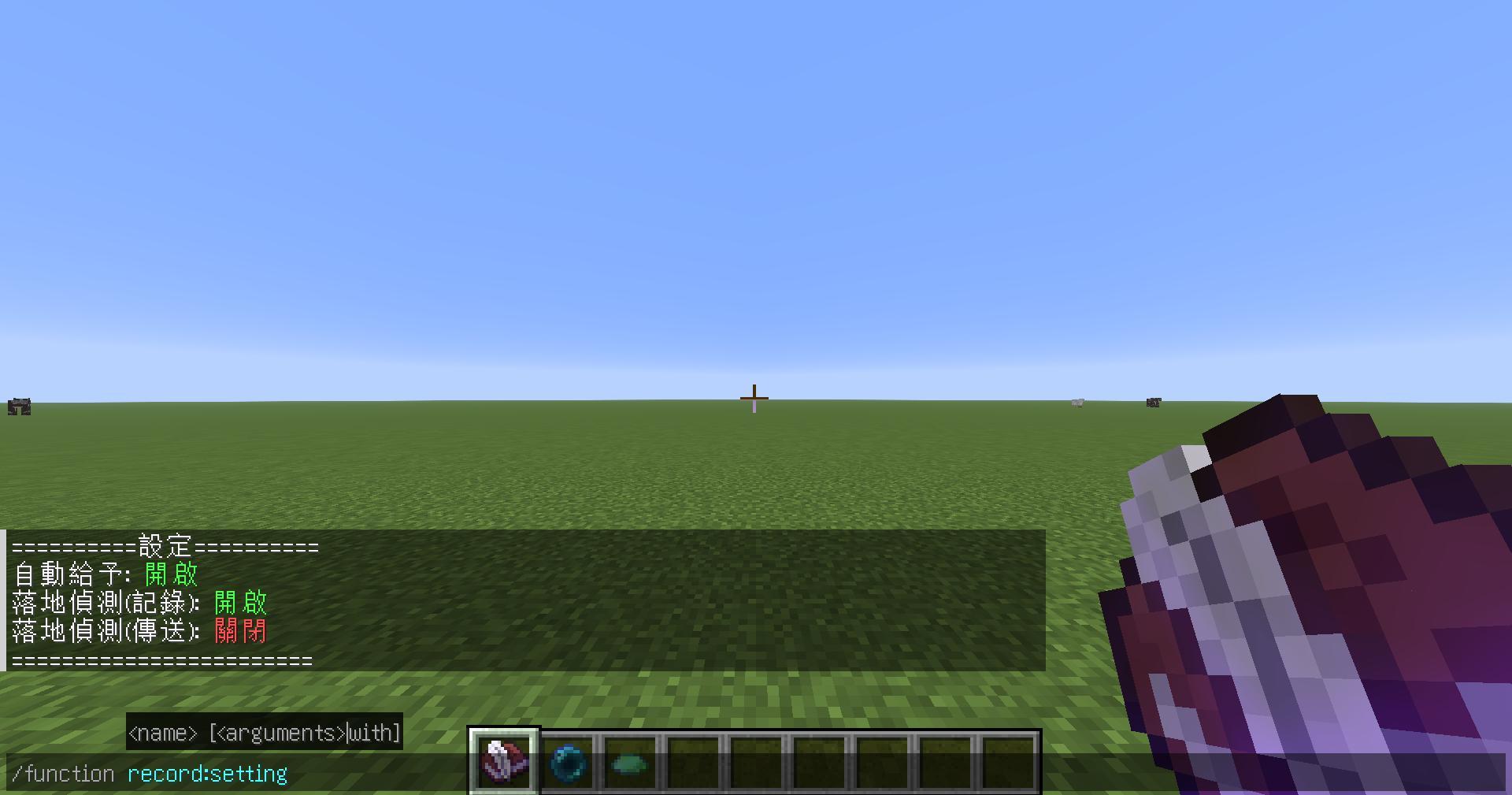Click the /function command text
The height and width of the screenshot is (795, 1512).
tap(61, 773)
